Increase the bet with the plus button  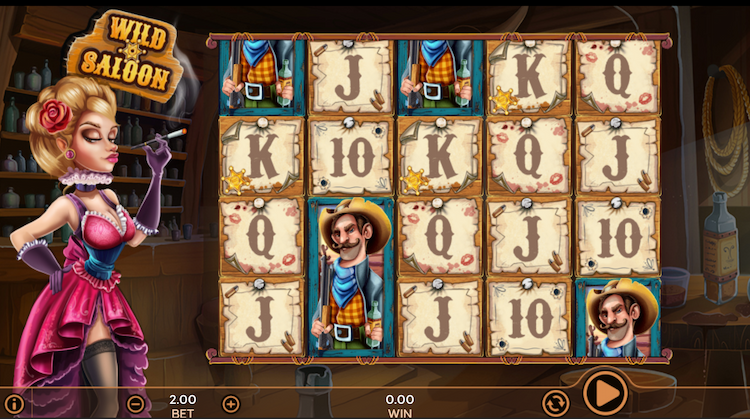point(231,404)
